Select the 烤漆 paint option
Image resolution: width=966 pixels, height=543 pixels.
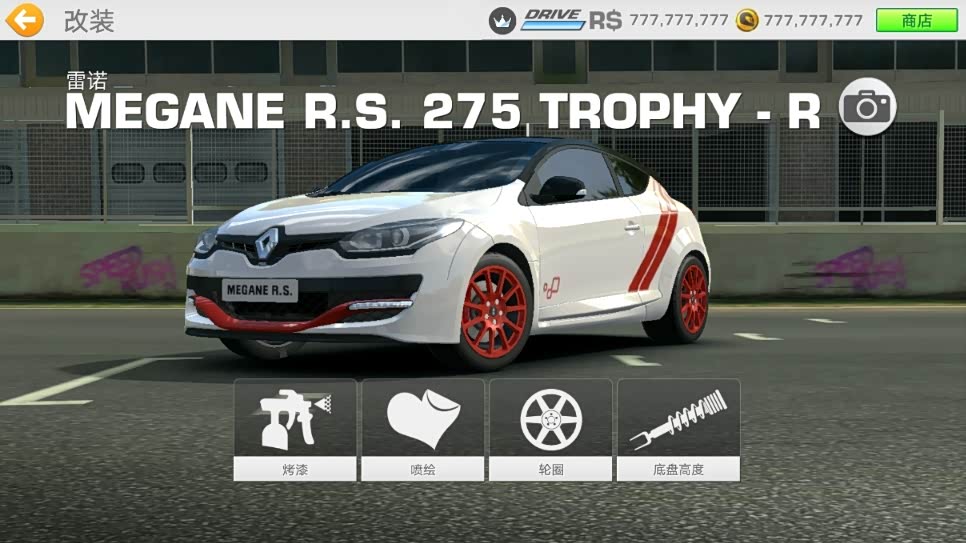295,429
